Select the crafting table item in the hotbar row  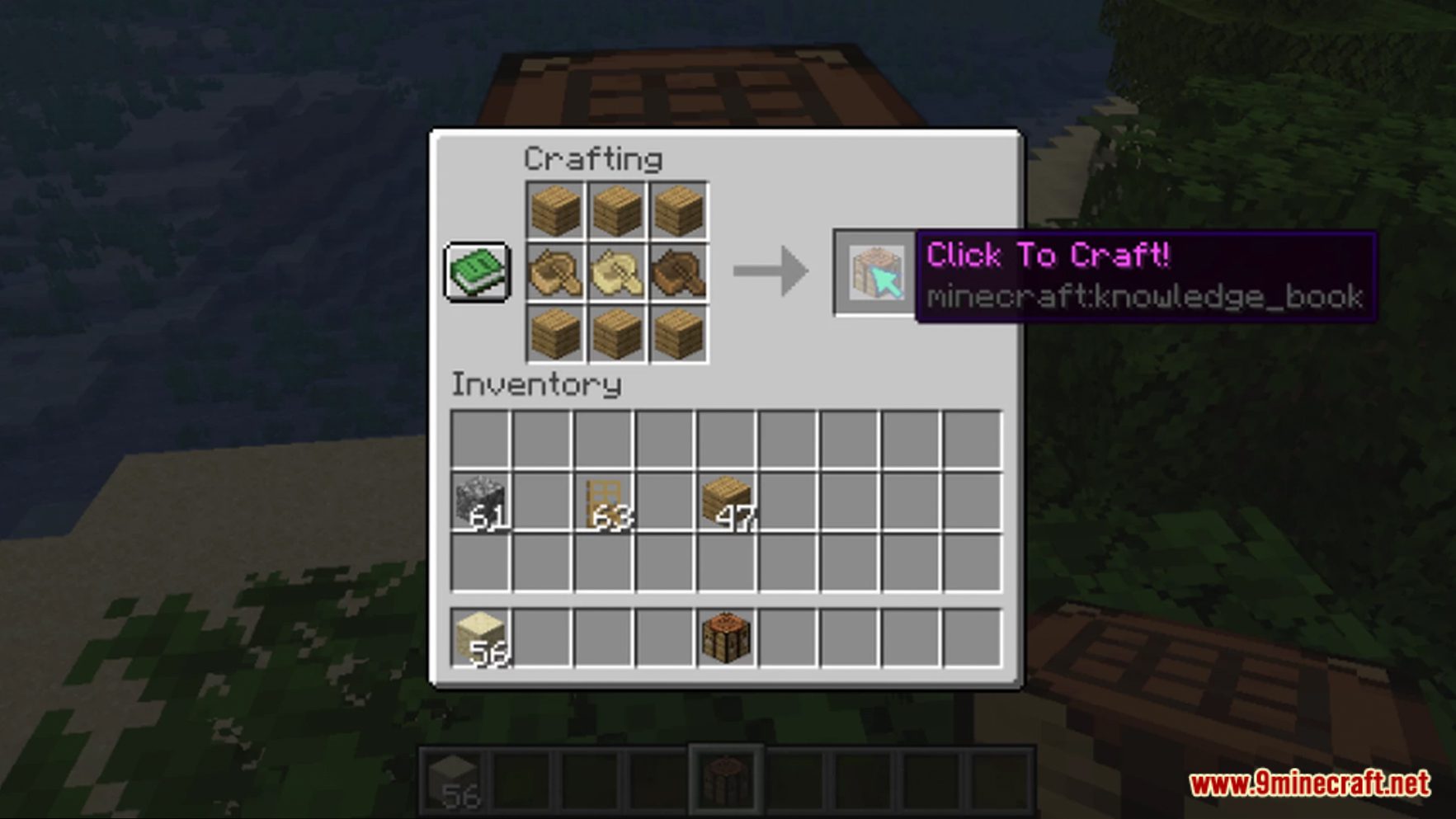pos(726,782)
